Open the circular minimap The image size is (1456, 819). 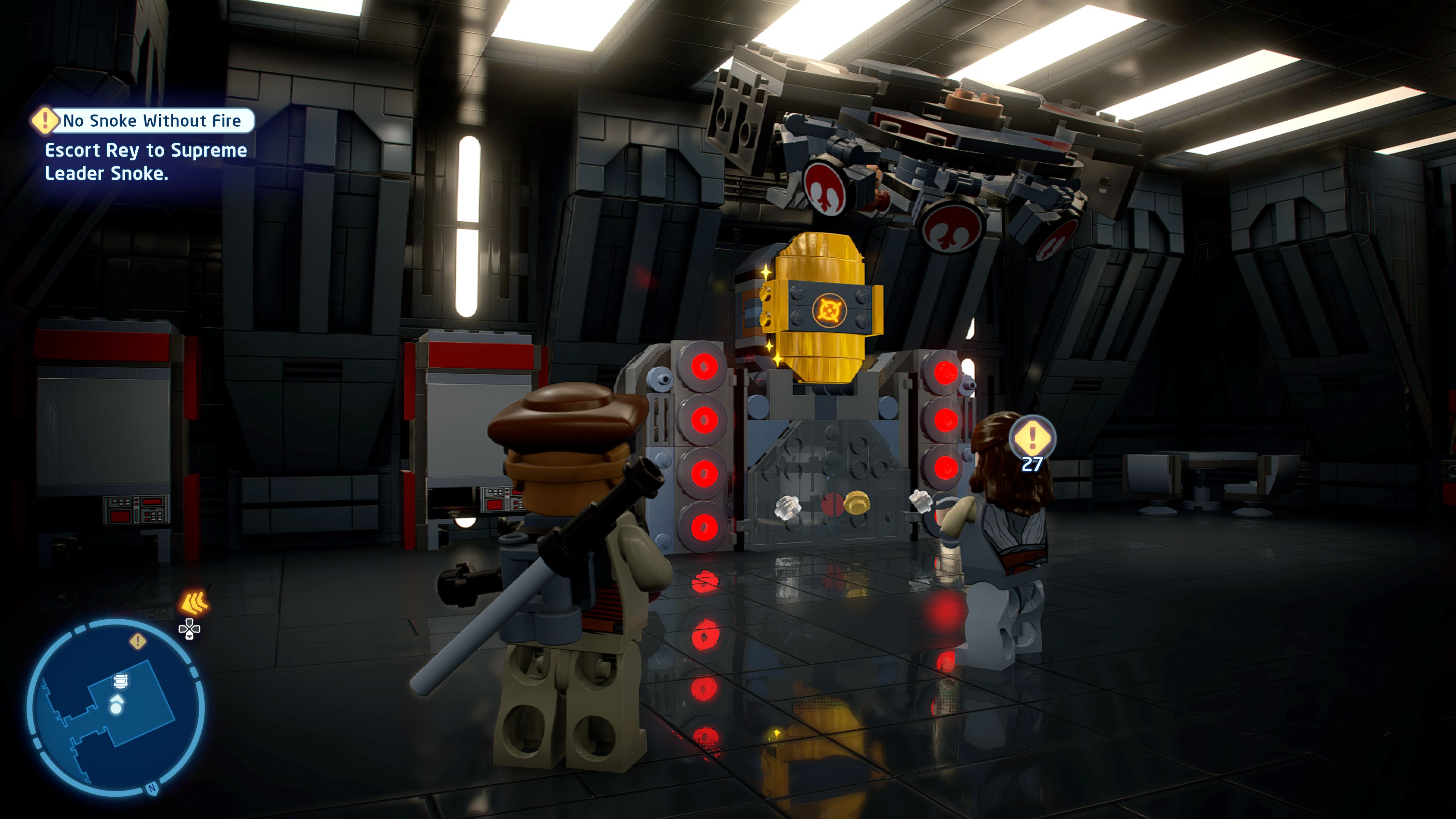click(116, 706)
